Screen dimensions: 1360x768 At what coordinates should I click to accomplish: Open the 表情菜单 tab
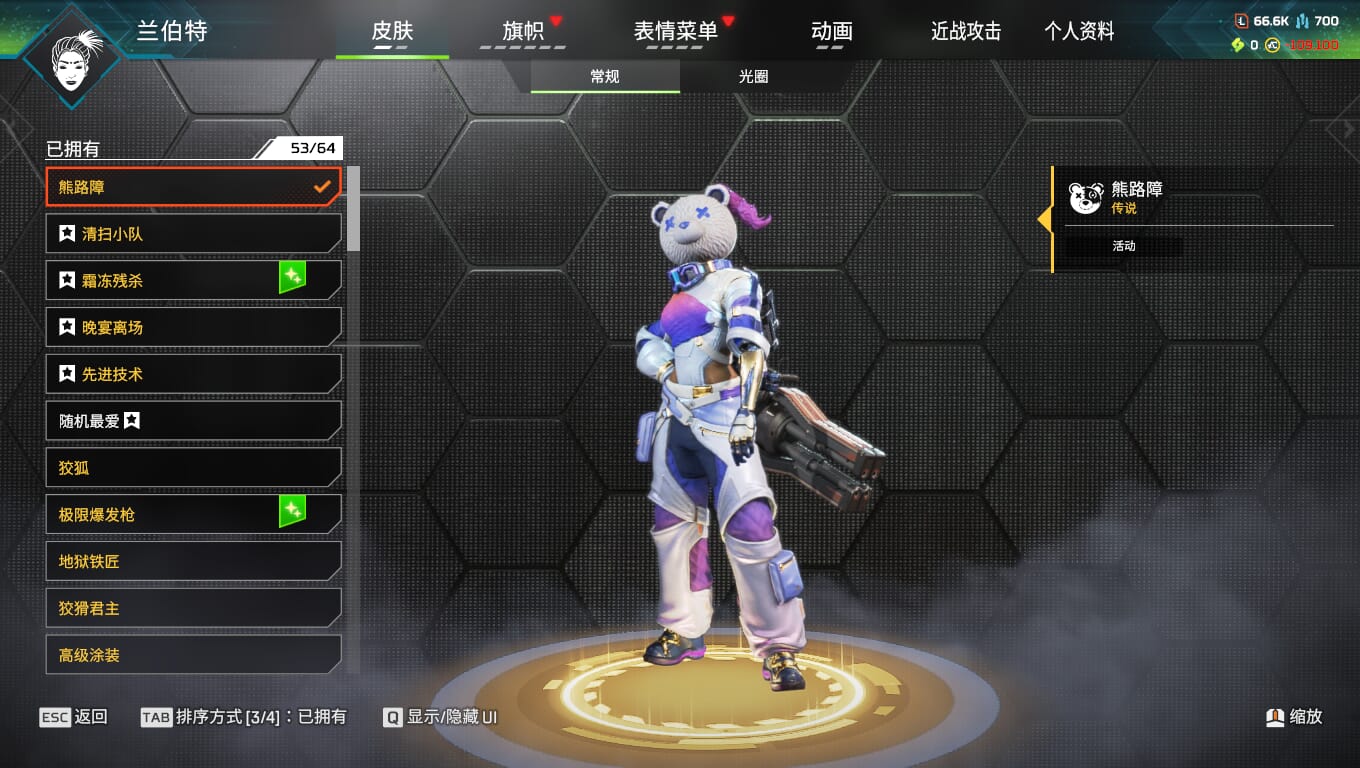[676, 32]
